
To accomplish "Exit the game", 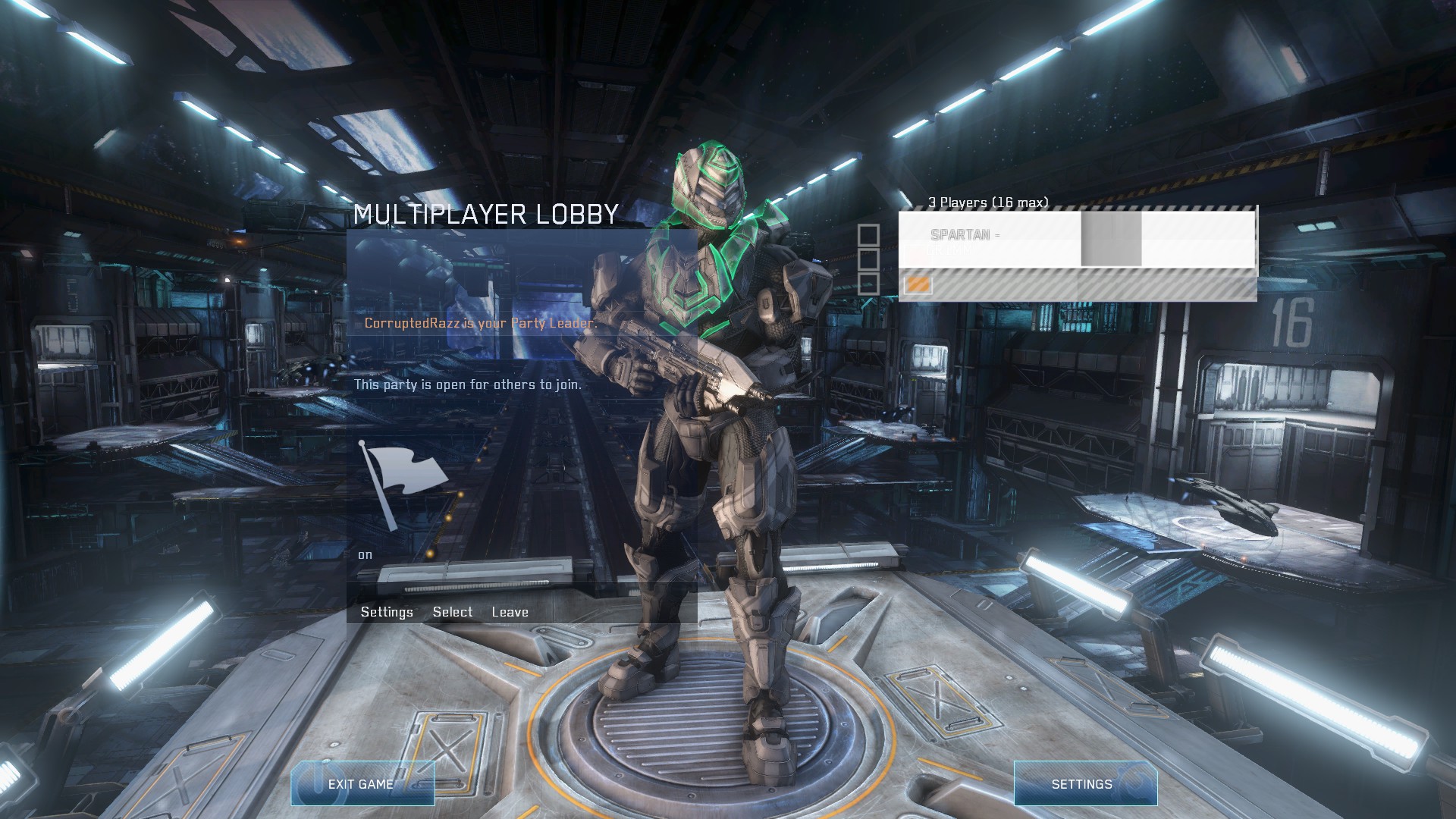I will click(362, 784).
